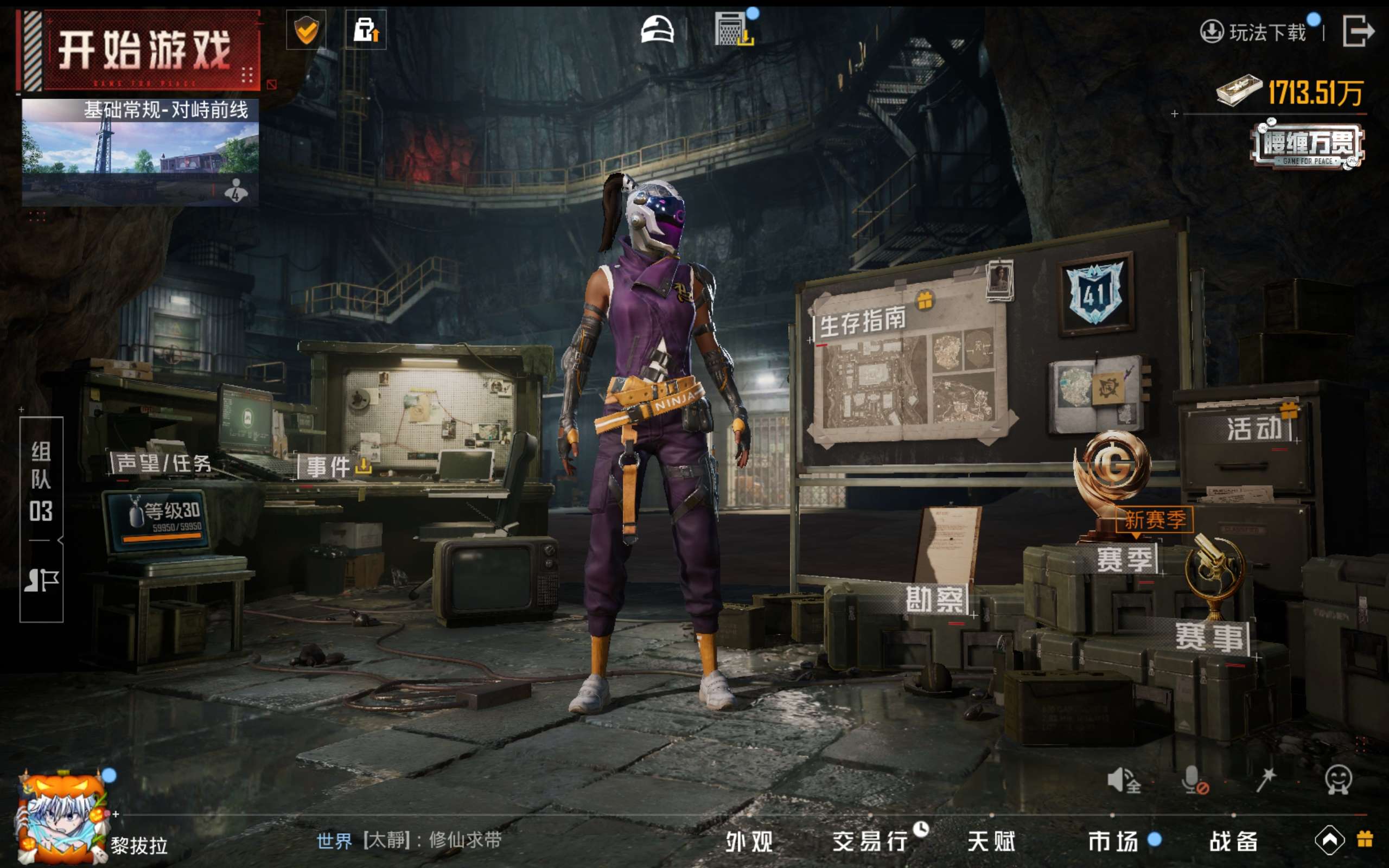Viewport: 1389px width, 868px height.
Task: Open the 声望/任务 reputation and missions label
Action: pos(163,463)
